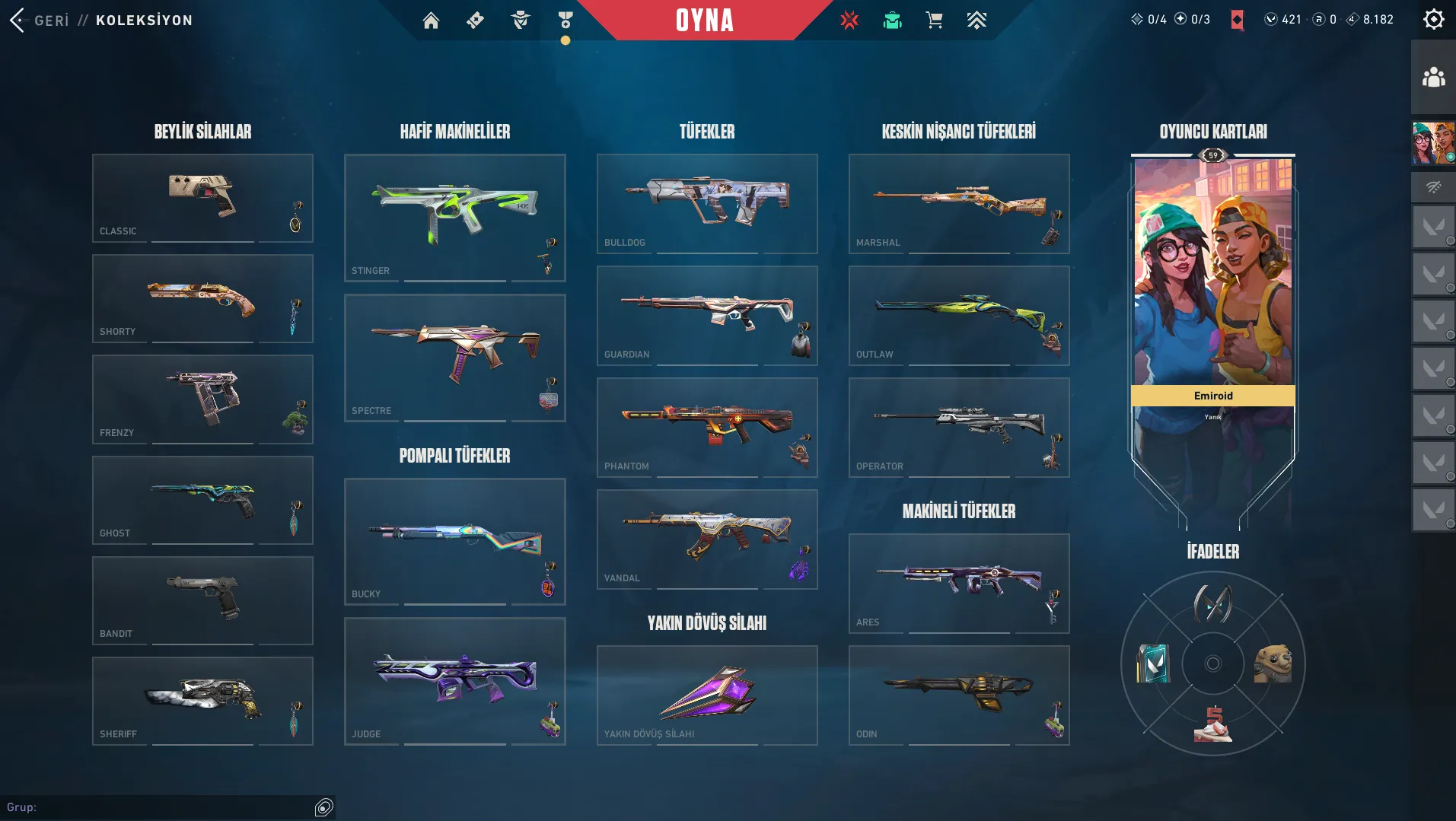Open the store cart icon
Image resolution: width=1456 pixels, height=821 pixels.
pos(934,20)
